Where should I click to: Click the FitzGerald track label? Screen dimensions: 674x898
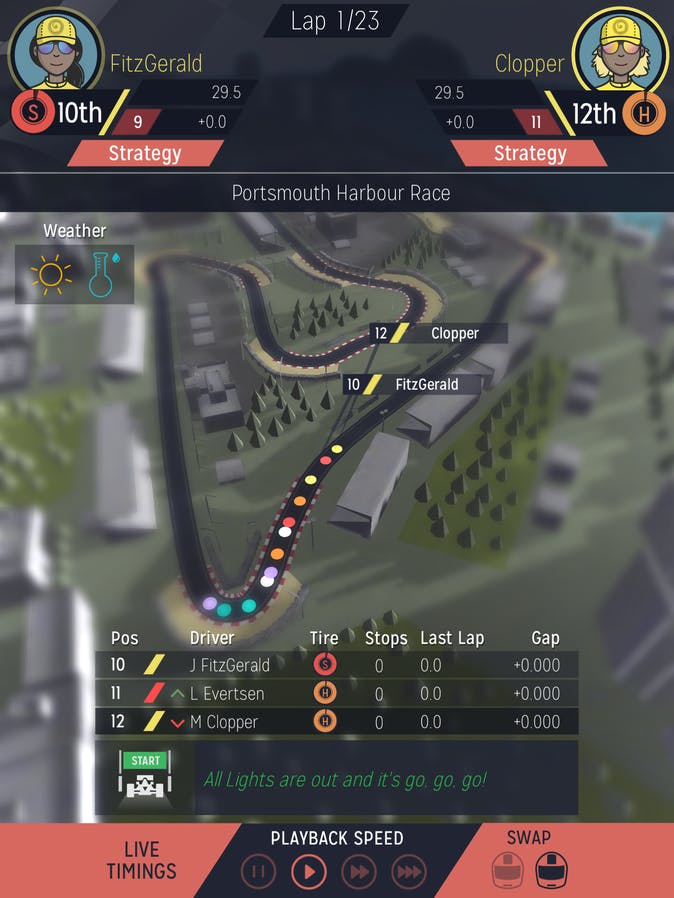[x=411, y=384]
